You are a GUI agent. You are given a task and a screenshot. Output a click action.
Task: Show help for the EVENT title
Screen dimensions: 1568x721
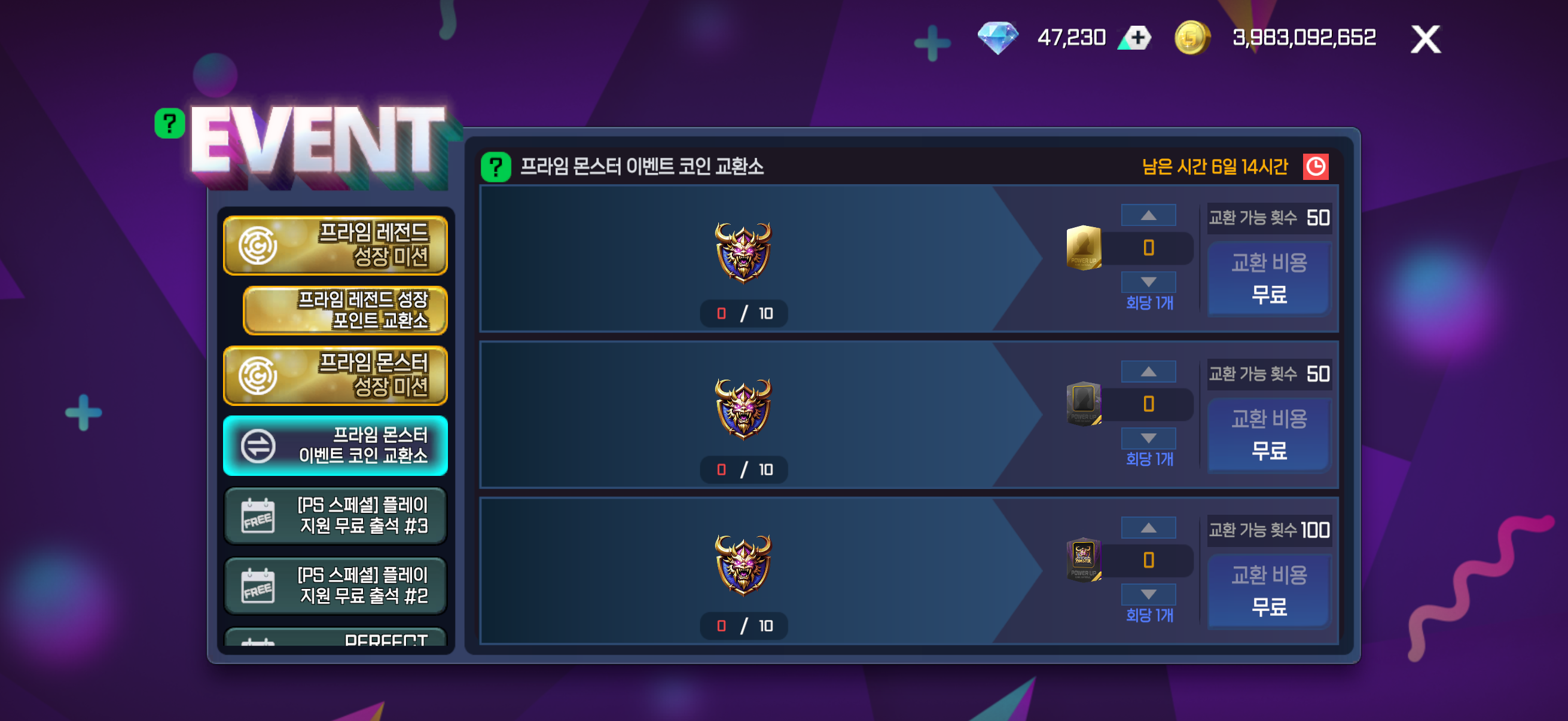tap(169, 124)
